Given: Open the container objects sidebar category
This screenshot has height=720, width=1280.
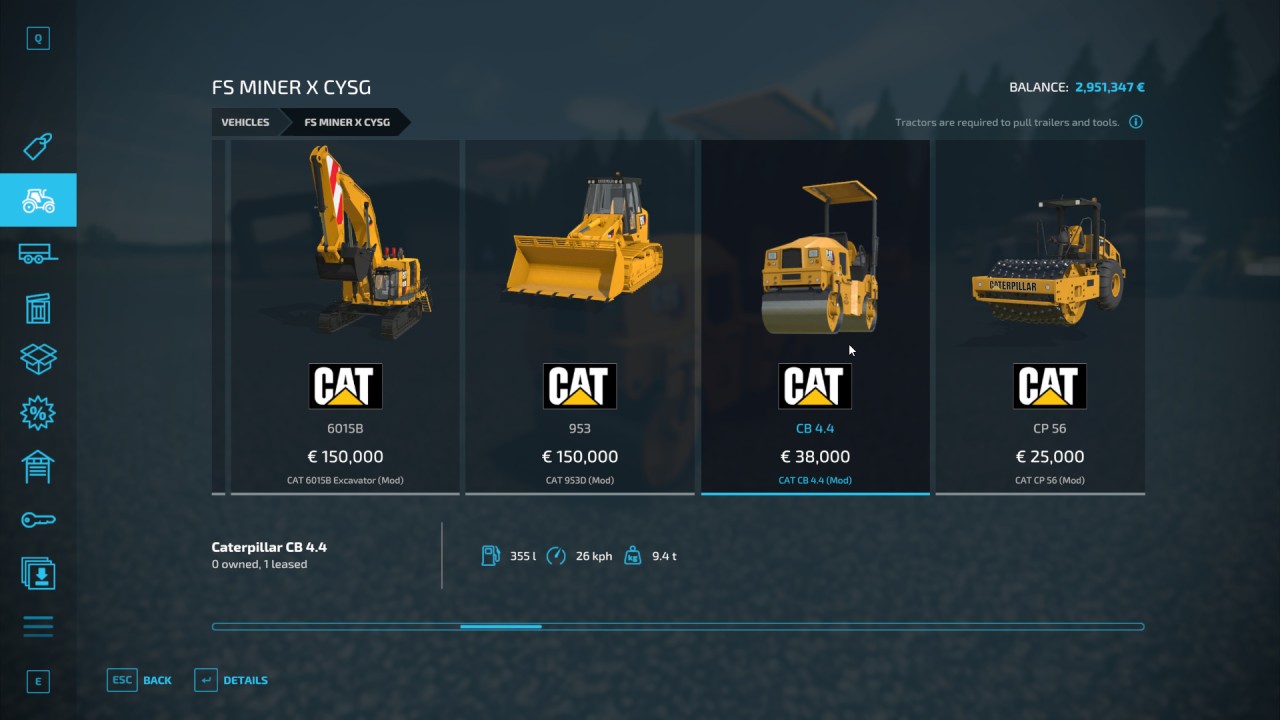Looking at the screenshot, I should tap(38, 308).
